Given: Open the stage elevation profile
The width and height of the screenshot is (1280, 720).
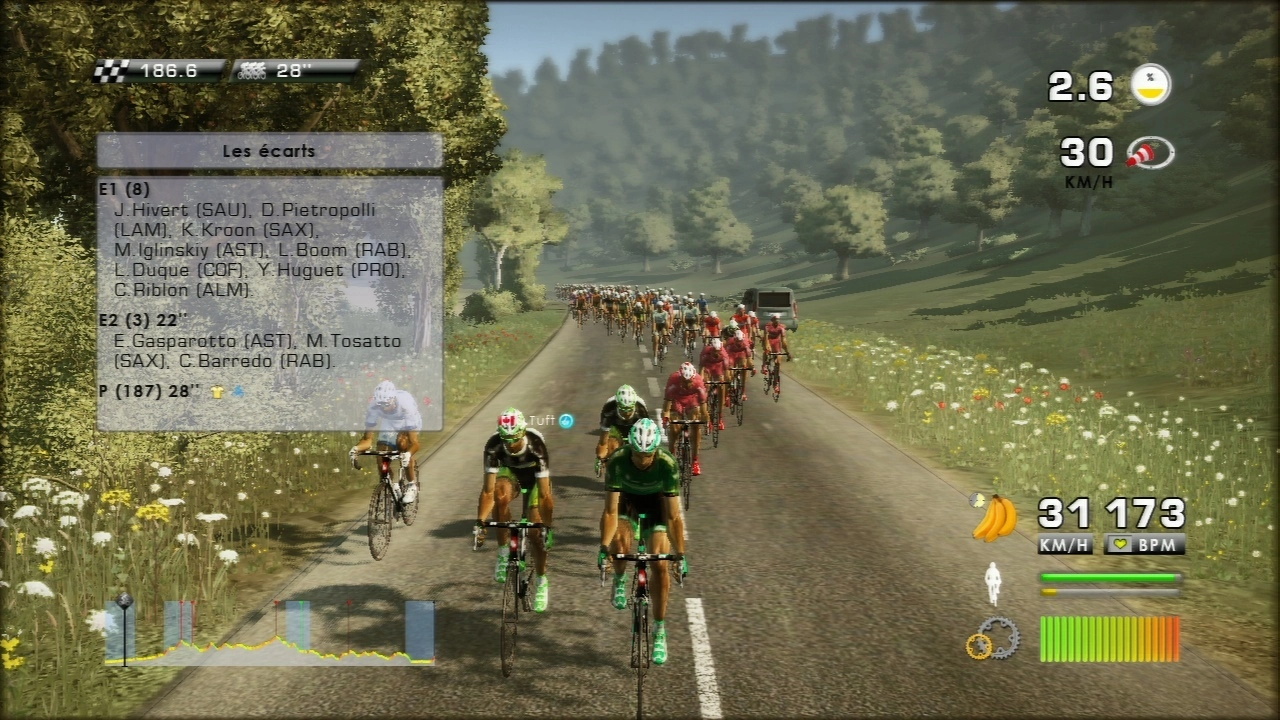Looking at the screenshot, I should point(270,633).
